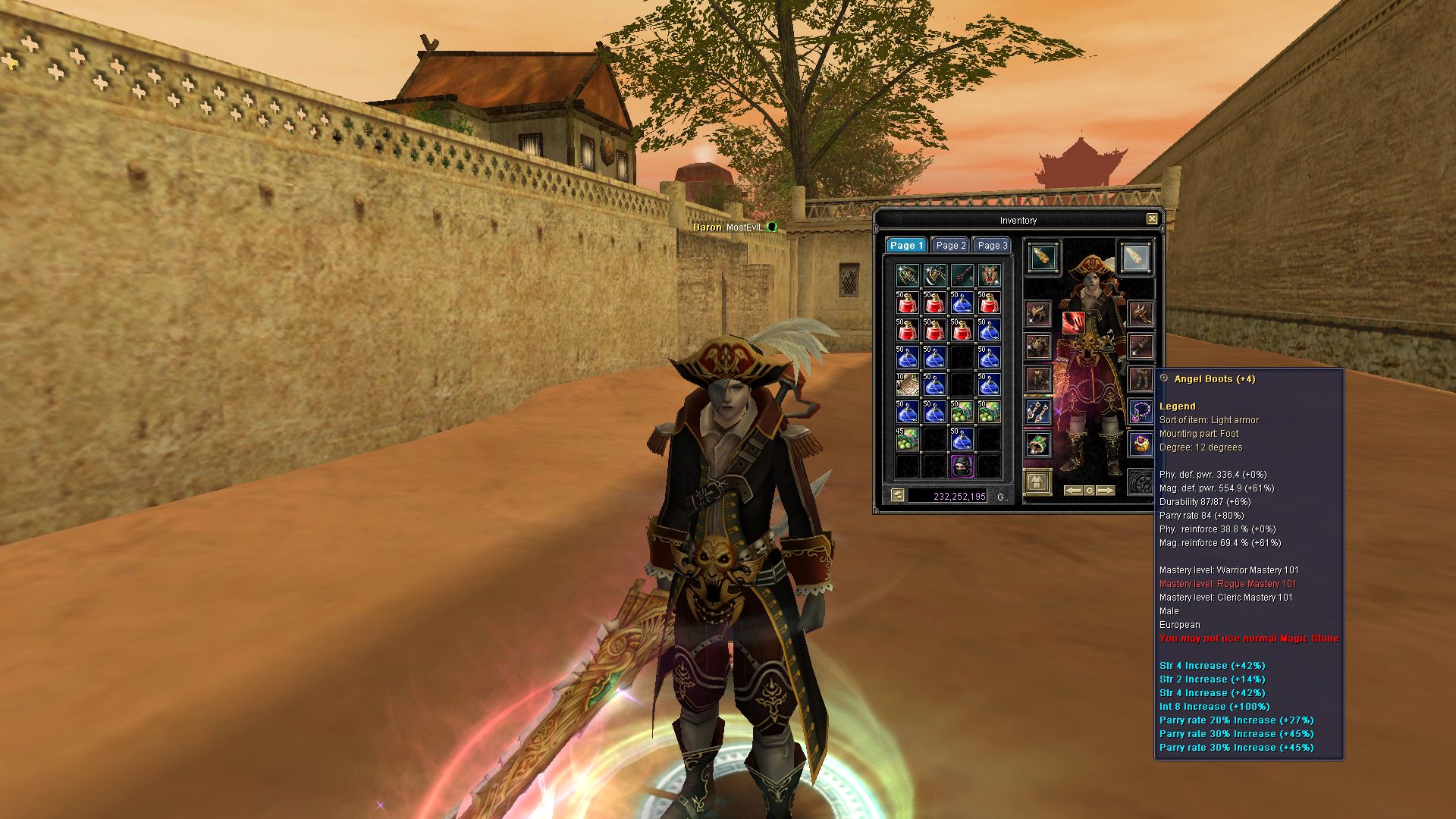Click the red claw skill icon on preview

1073,322
